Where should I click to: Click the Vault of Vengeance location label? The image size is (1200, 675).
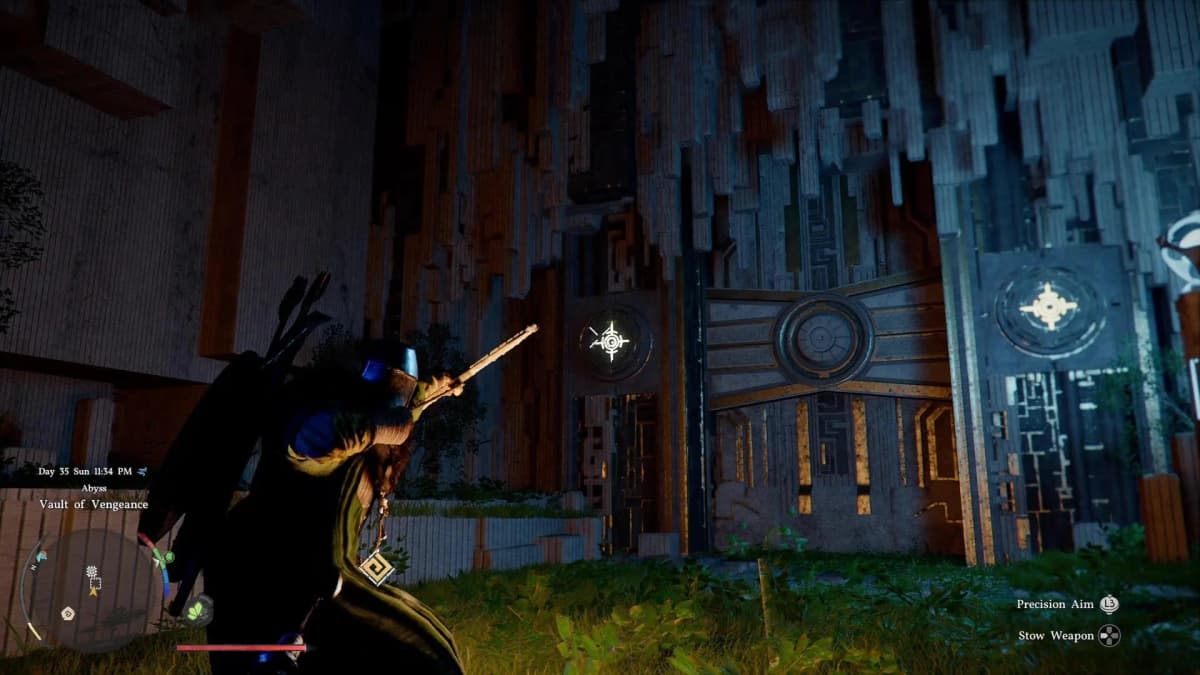[93, 505]
